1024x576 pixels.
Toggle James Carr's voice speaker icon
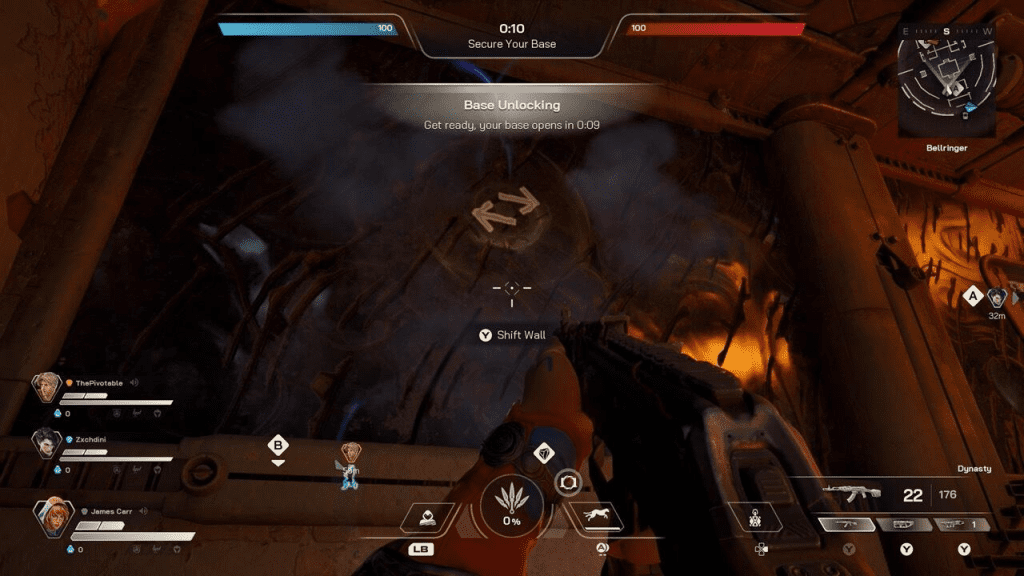click(x=145, y=510)
